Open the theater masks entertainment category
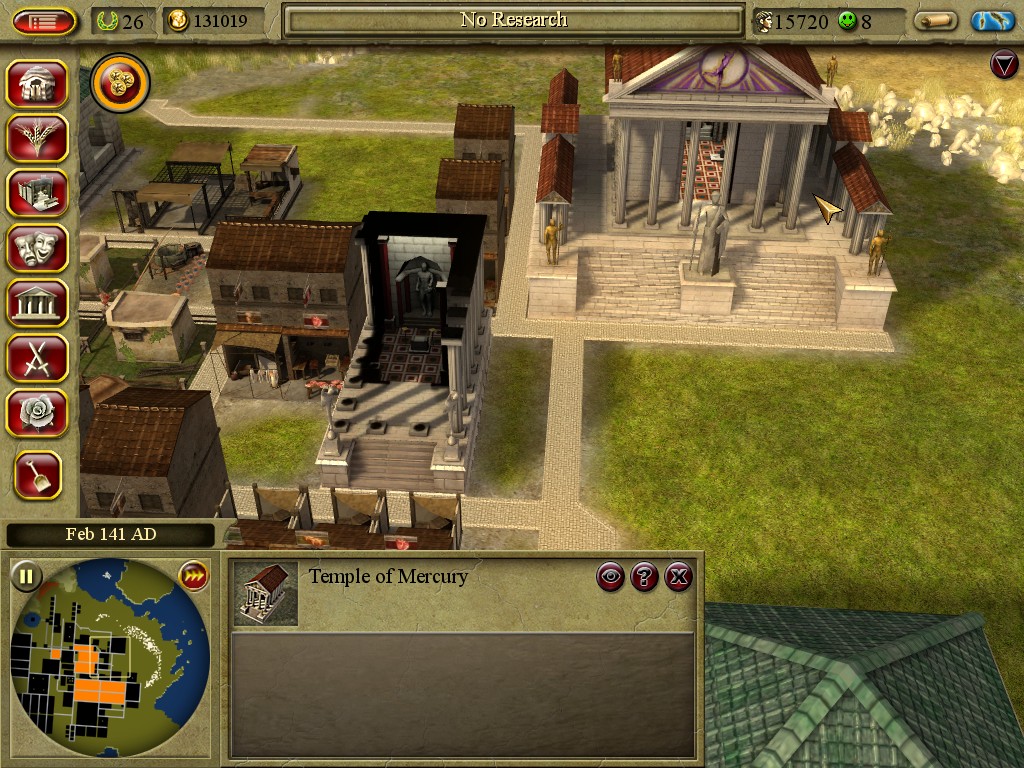 click(x=37, y=248)
